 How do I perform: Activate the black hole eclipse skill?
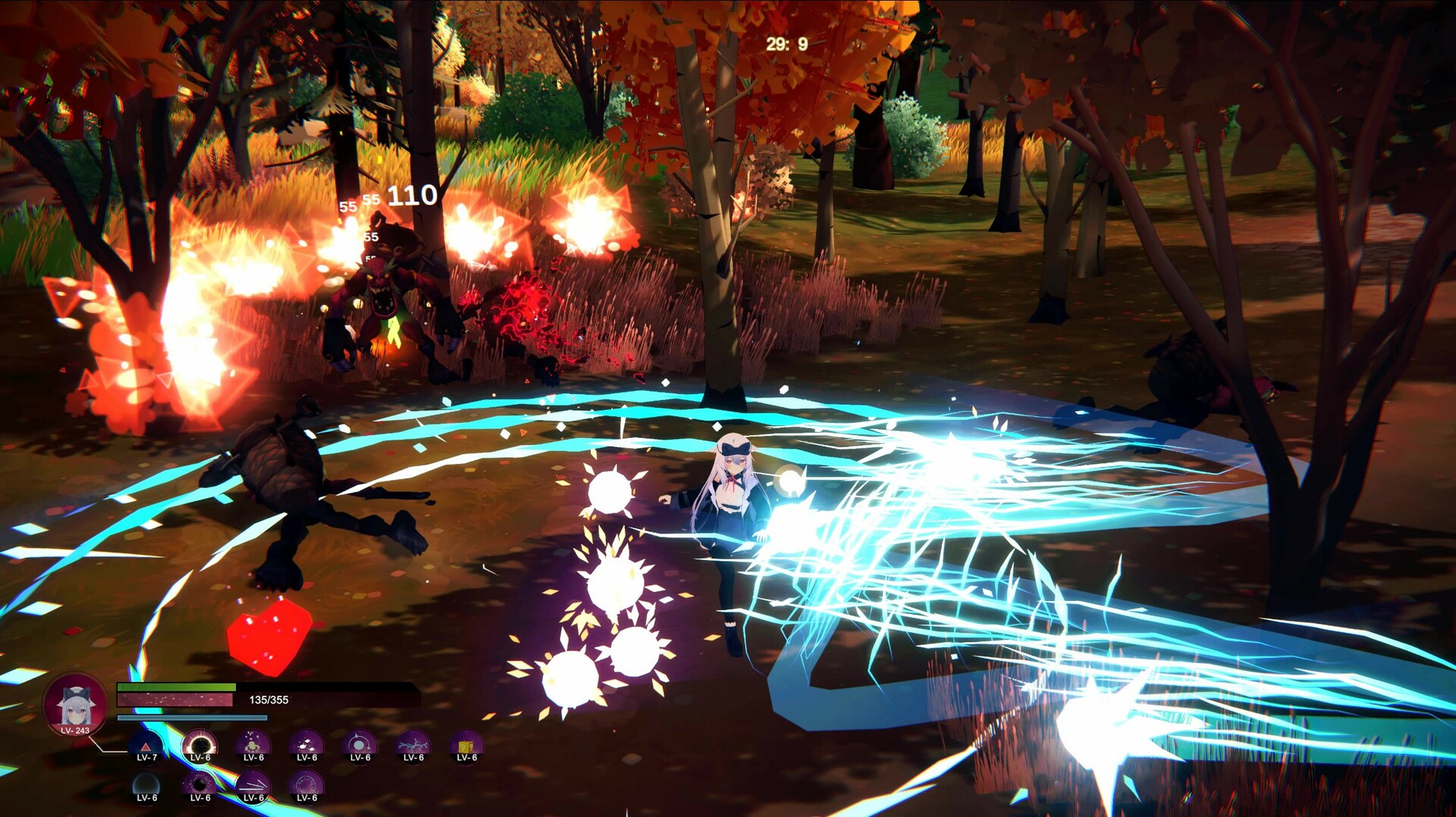(200, 746)
